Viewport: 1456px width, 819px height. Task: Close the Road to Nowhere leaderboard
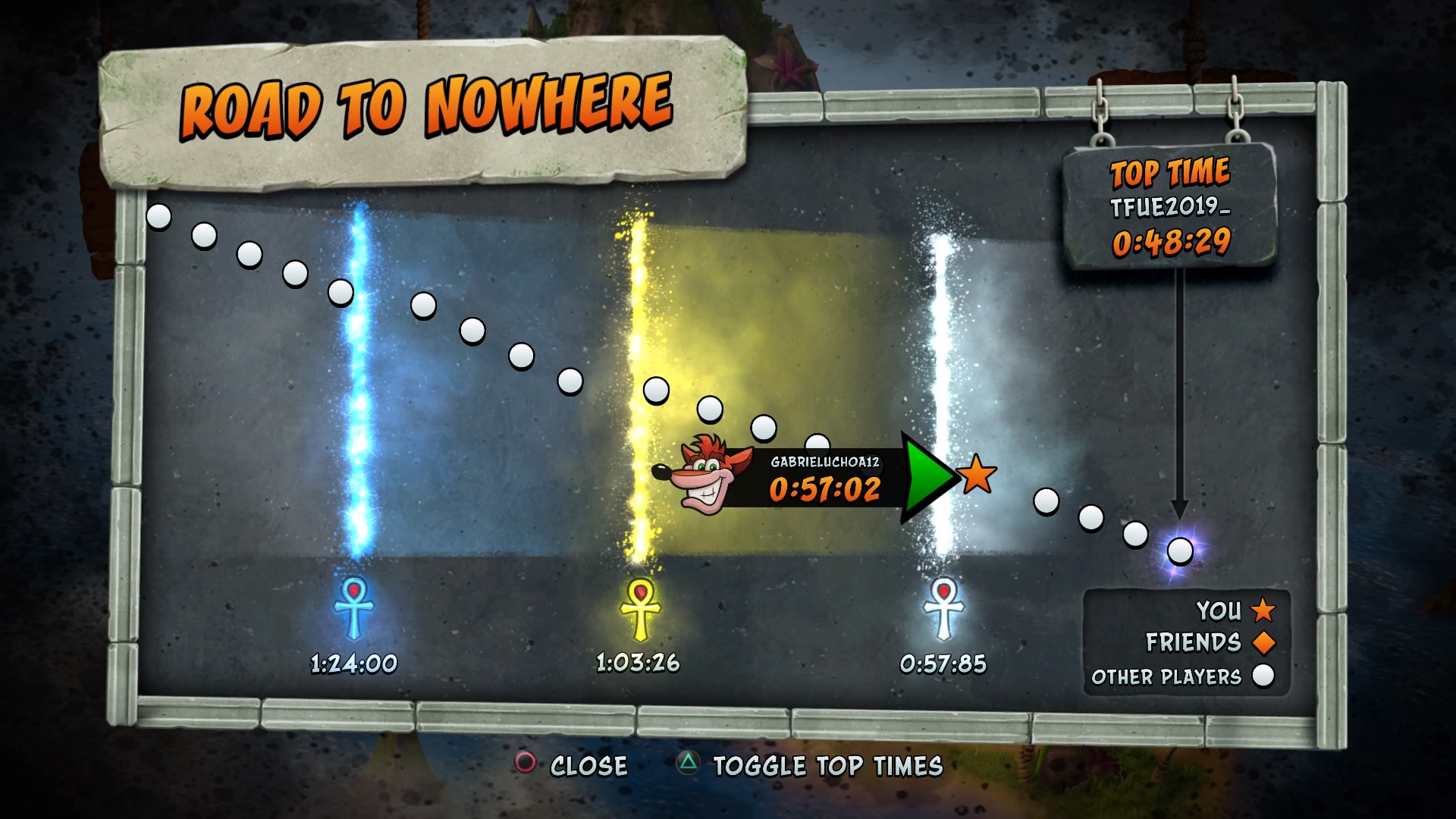(573, 765)
